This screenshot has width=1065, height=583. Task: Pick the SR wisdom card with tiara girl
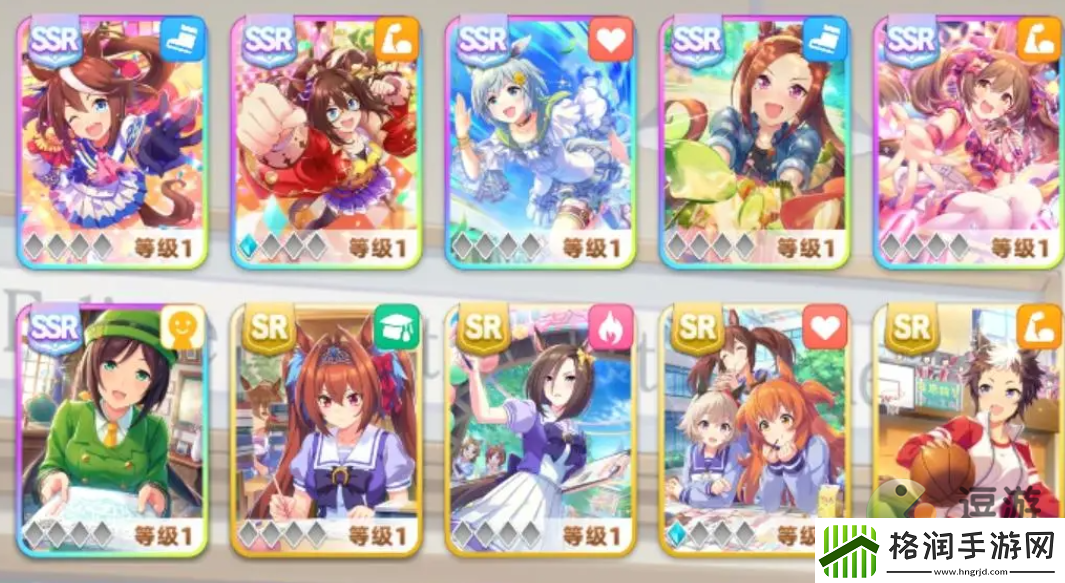(327, 430)
